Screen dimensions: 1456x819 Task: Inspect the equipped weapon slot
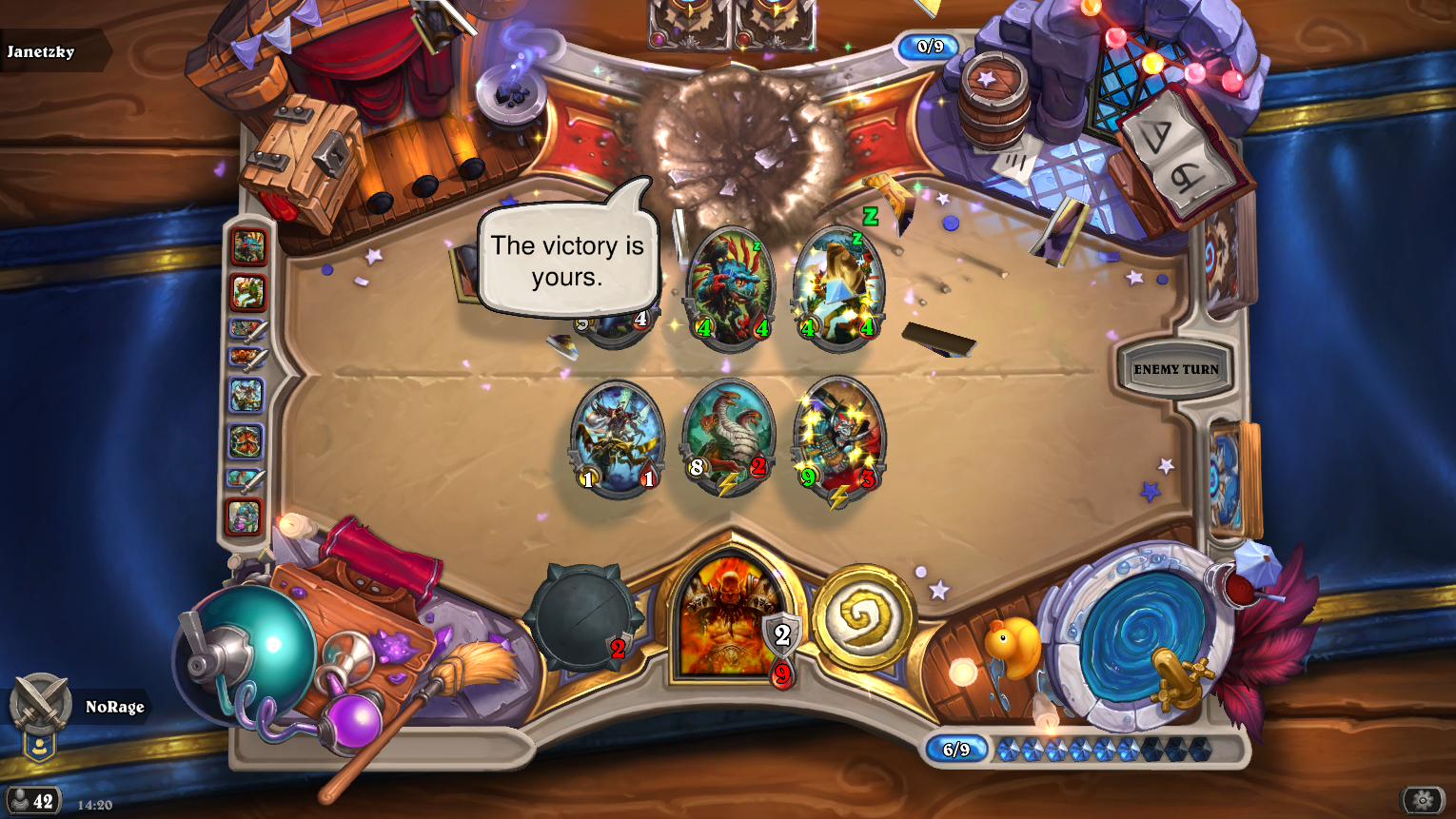point(582,618)
